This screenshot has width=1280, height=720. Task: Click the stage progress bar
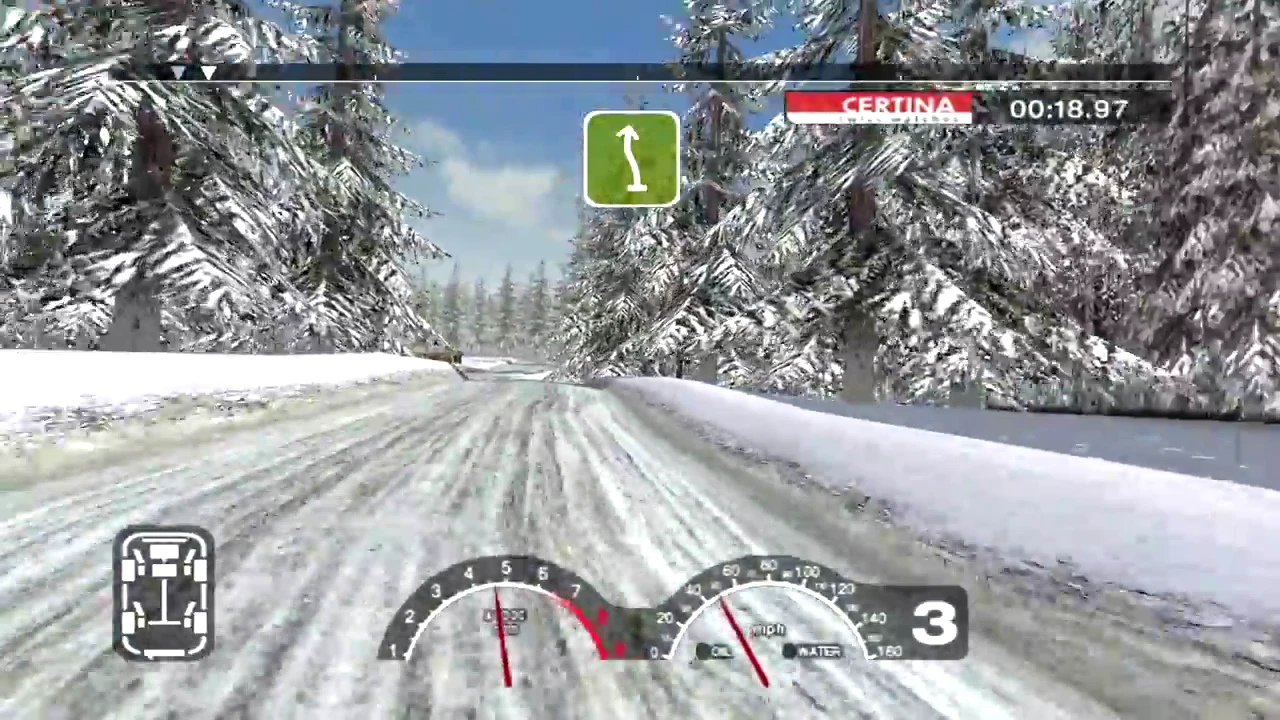pyautogui.click(x=640, y=73)
